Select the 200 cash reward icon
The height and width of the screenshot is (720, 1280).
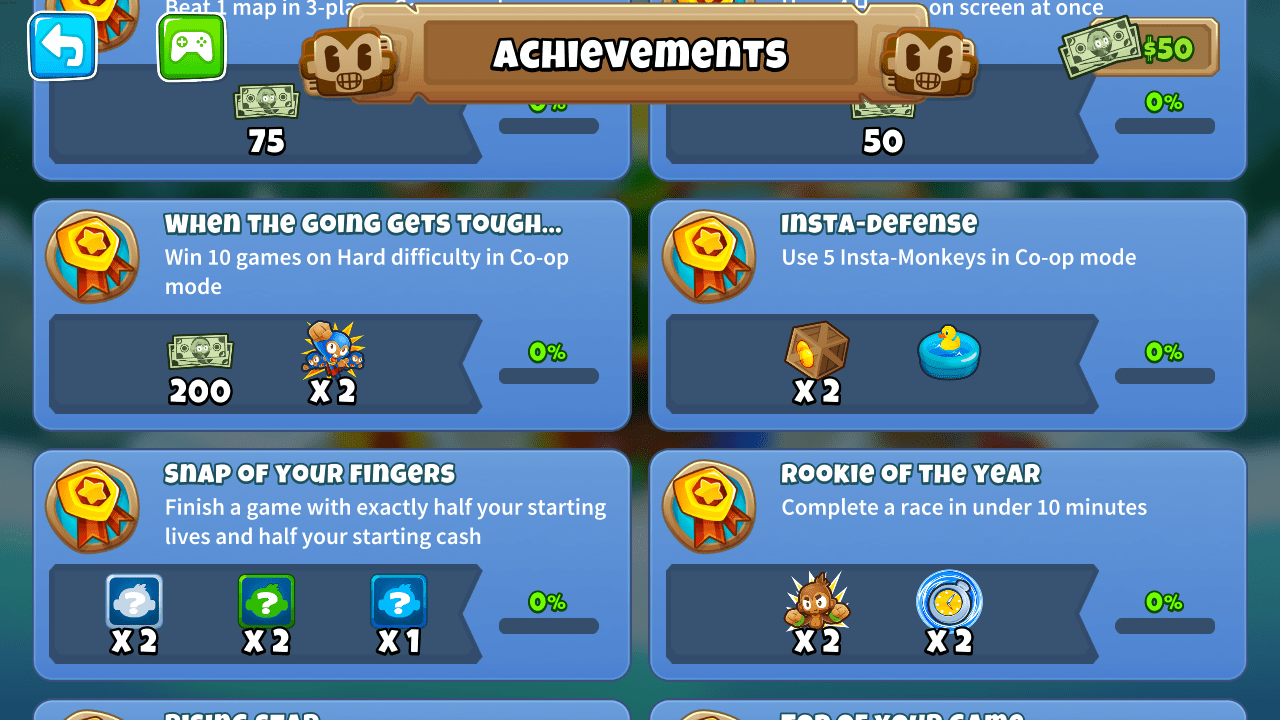[200, 352]
